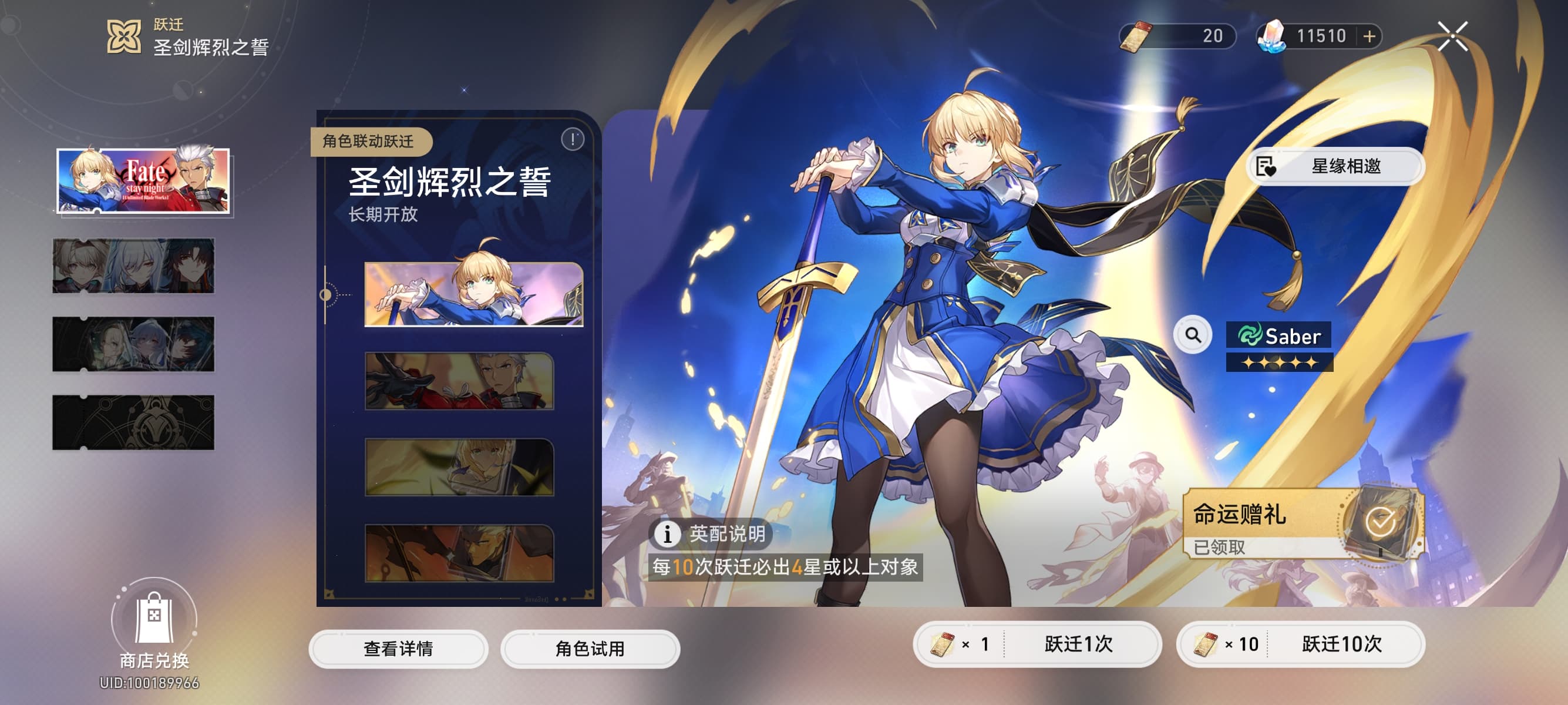Switch to the dark green-tinted banner tab
Viewport: 1568px width, 705px height.
[133, 344]
